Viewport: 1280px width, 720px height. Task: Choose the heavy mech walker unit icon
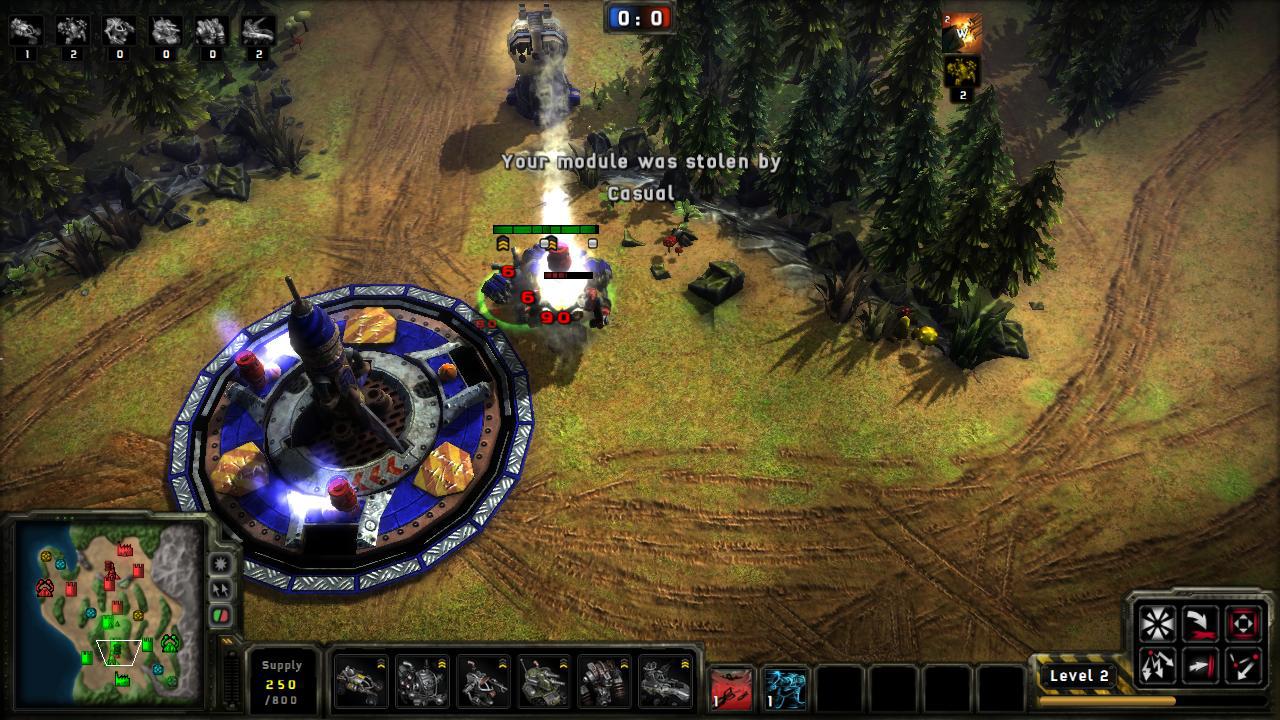(605, 681)
